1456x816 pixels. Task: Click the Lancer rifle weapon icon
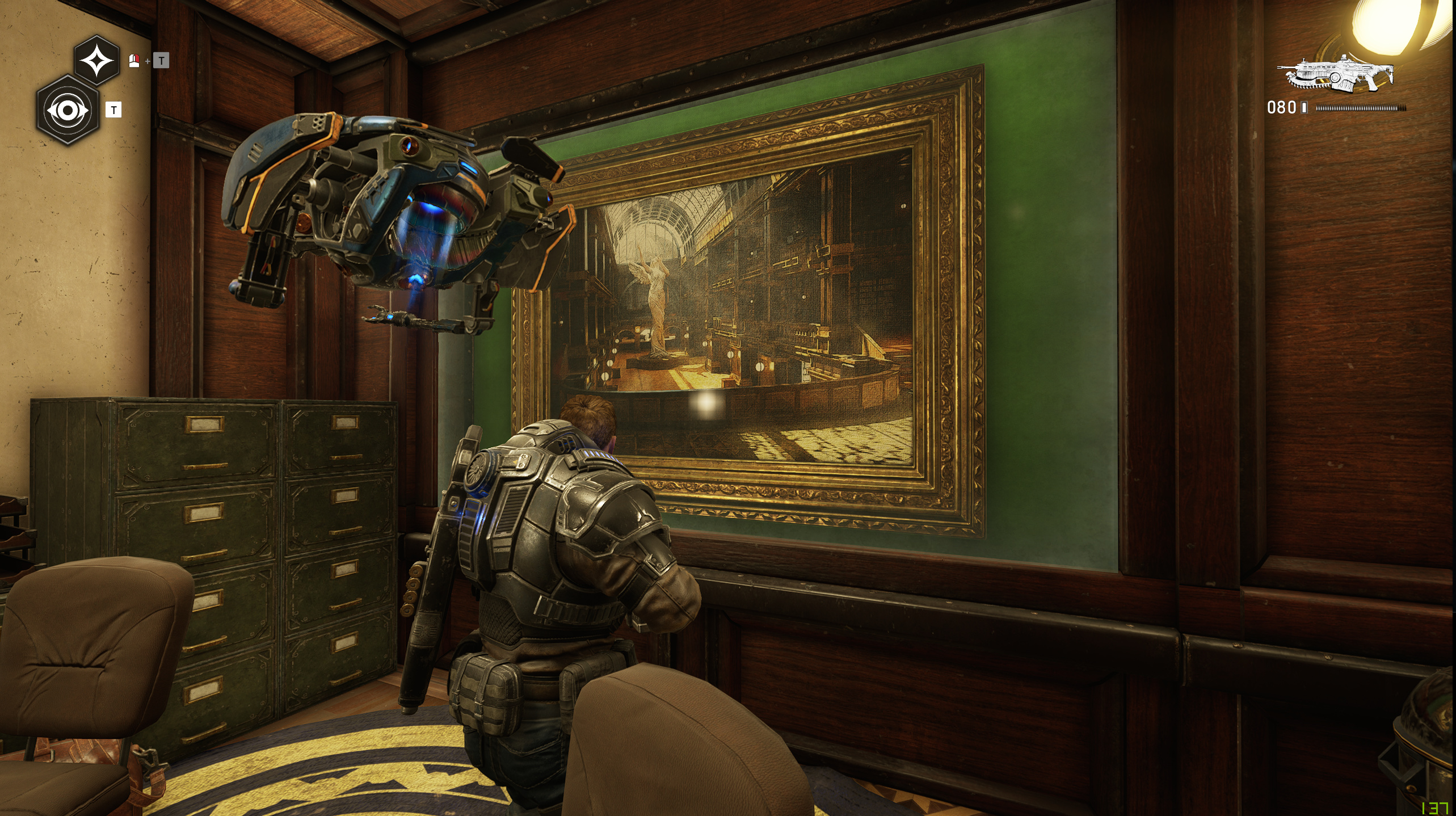(x=1335, y=74)
